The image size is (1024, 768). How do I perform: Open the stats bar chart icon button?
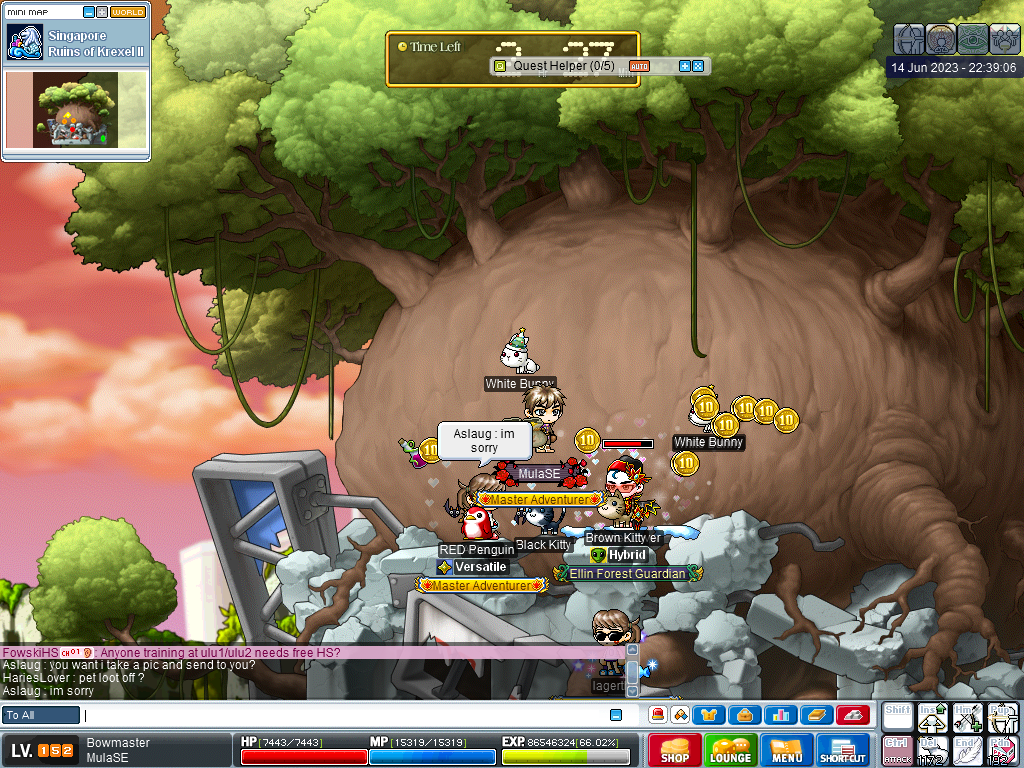[780, 715]
